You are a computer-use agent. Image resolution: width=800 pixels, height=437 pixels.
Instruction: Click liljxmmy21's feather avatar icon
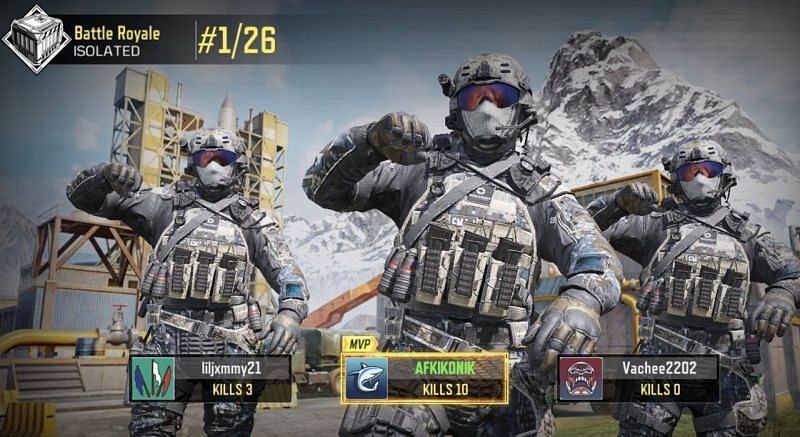[x=152, y=379]
